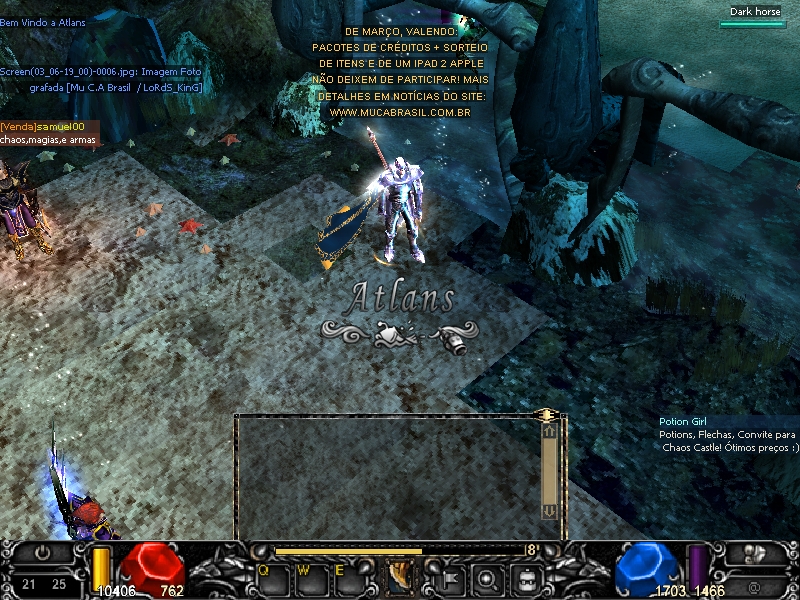Click the group icon button above the @

coord(755,553)
